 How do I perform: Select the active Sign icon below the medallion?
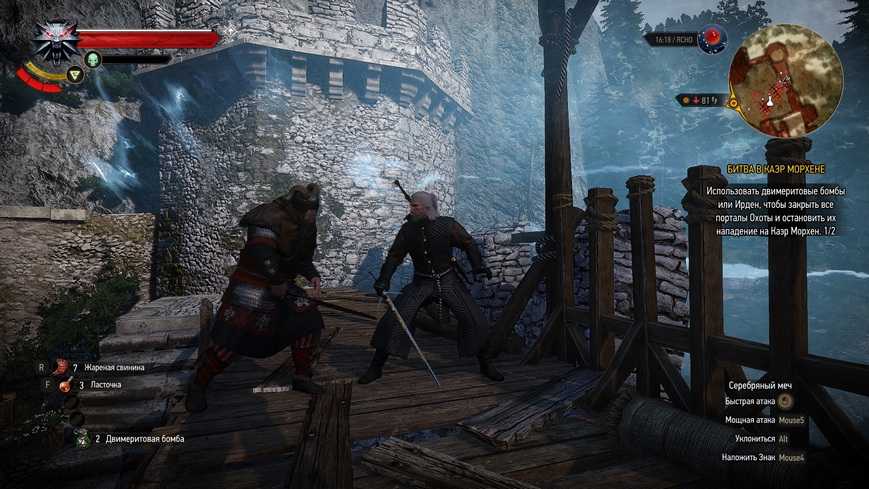[73, 74]
